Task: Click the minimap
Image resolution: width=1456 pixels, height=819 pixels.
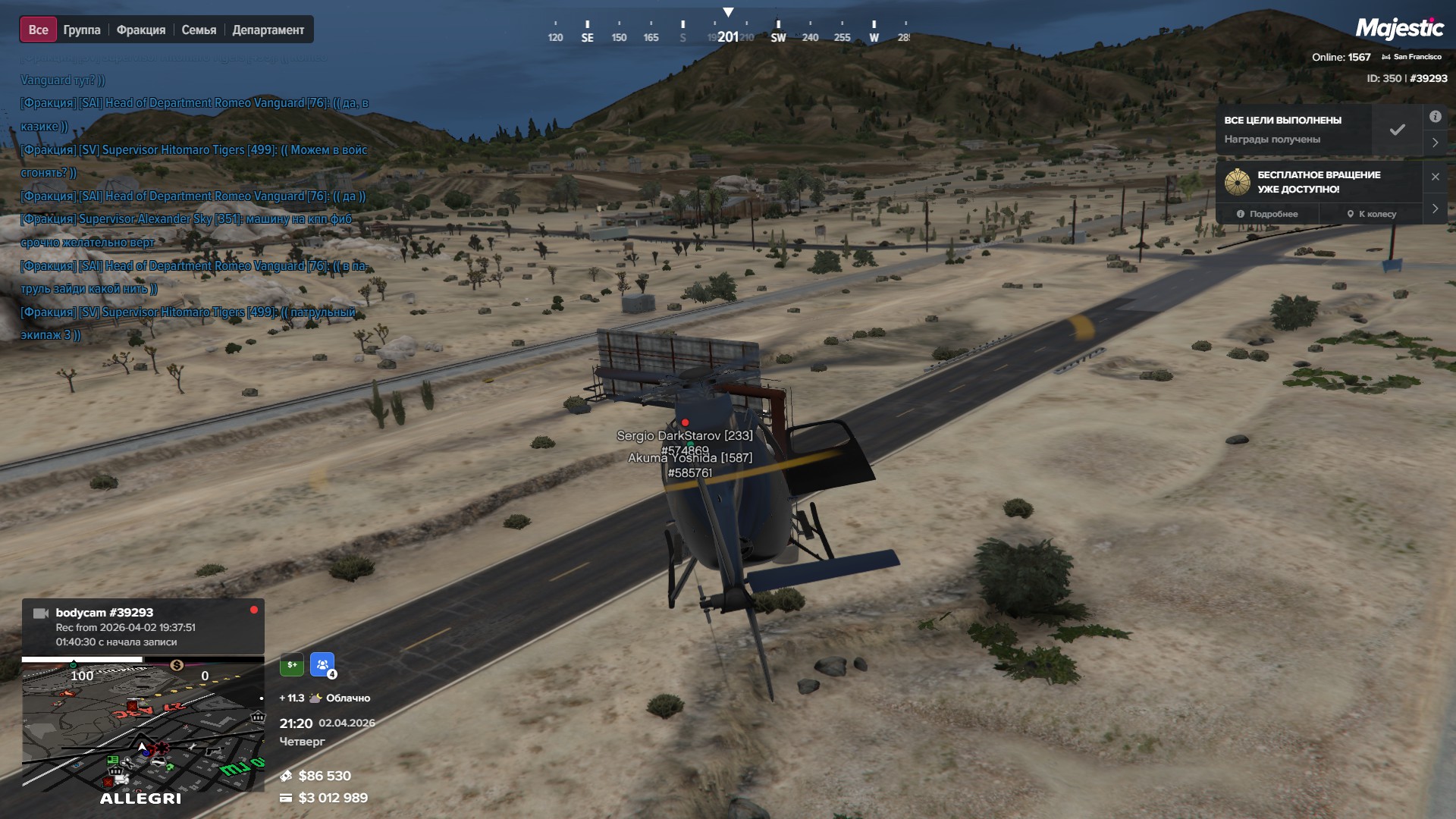Action: click(x=143, y=728)
